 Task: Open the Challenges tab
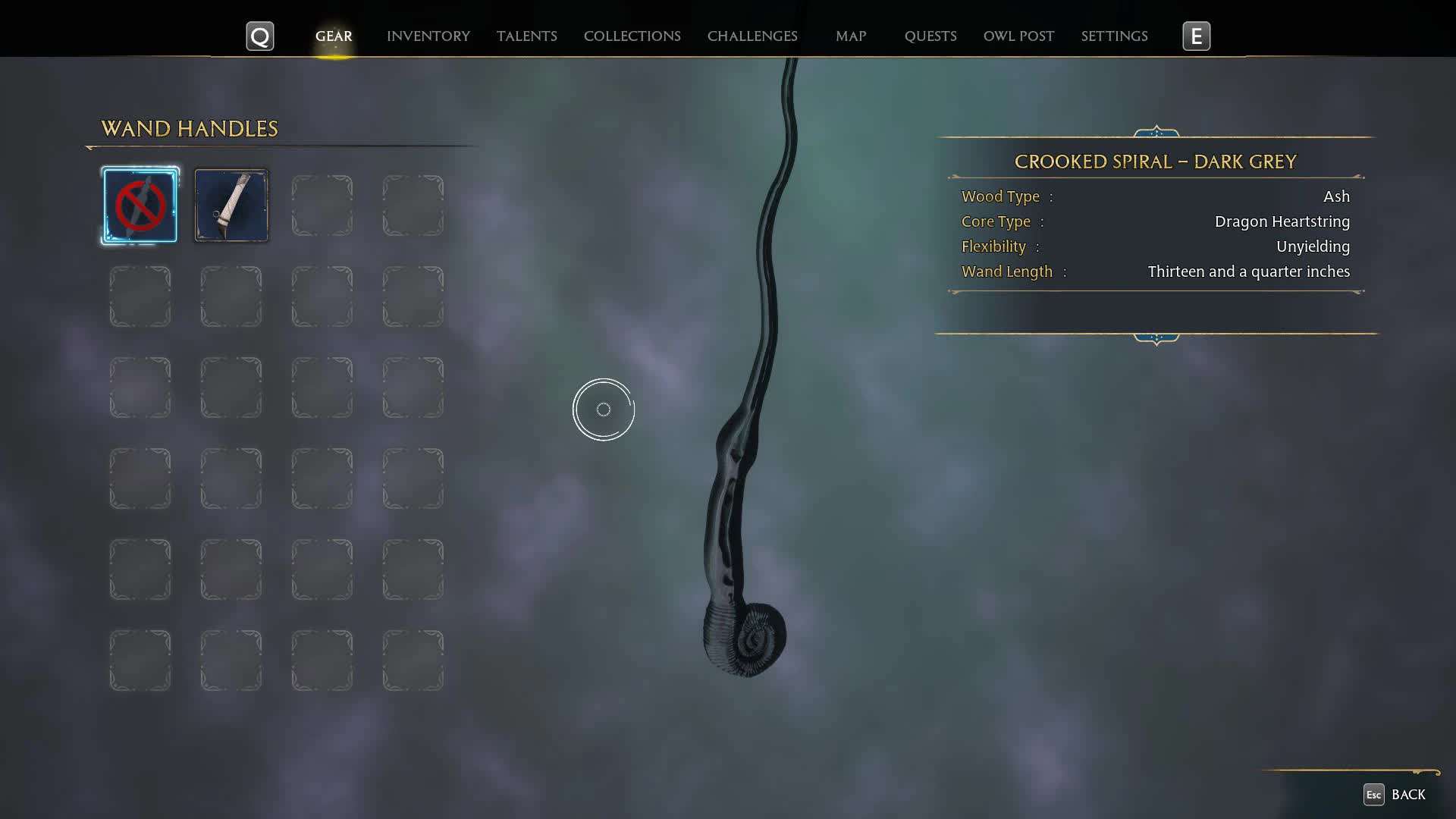752,36
